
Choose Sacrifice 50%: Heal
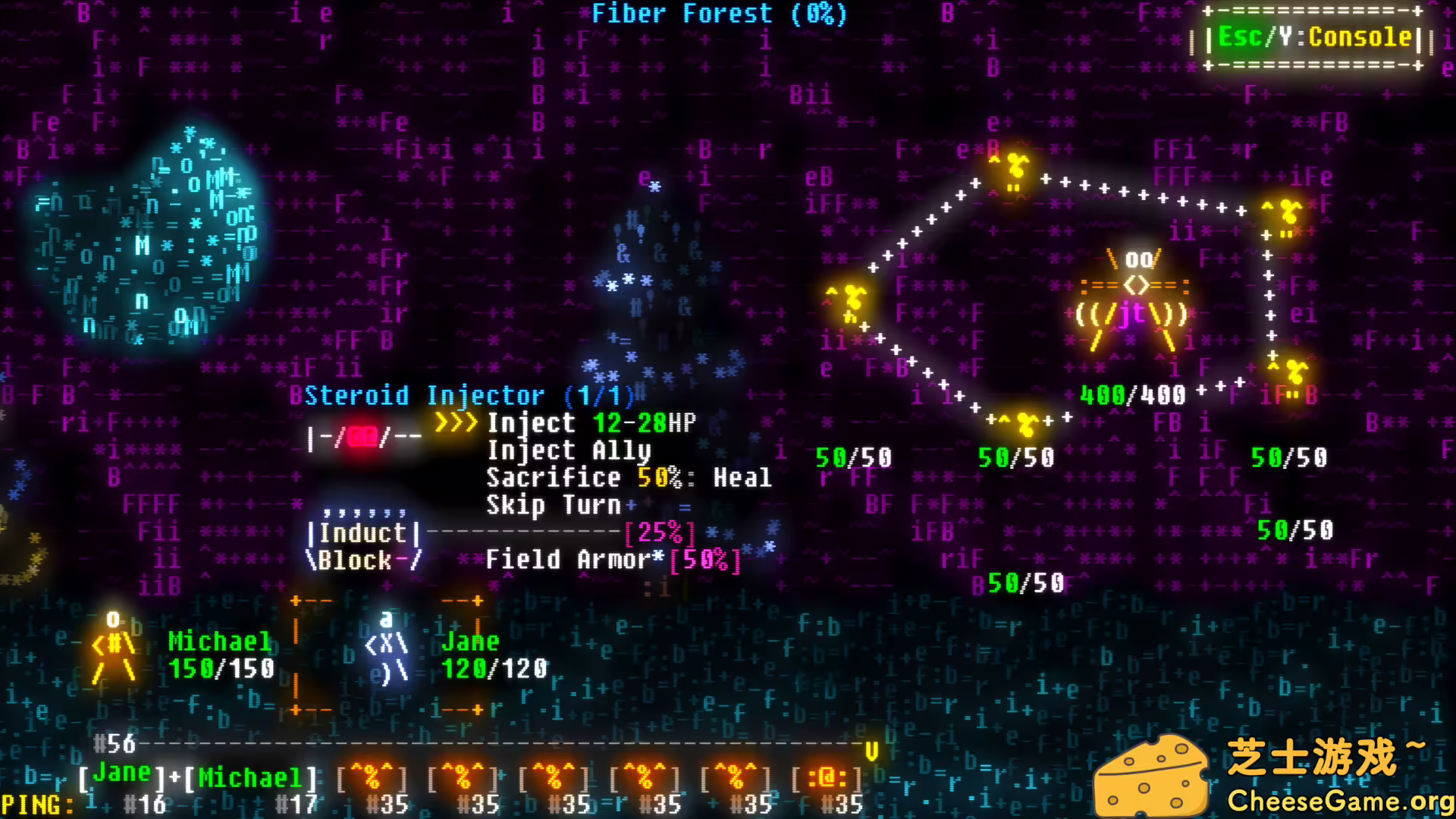click(x=629, y=477)
